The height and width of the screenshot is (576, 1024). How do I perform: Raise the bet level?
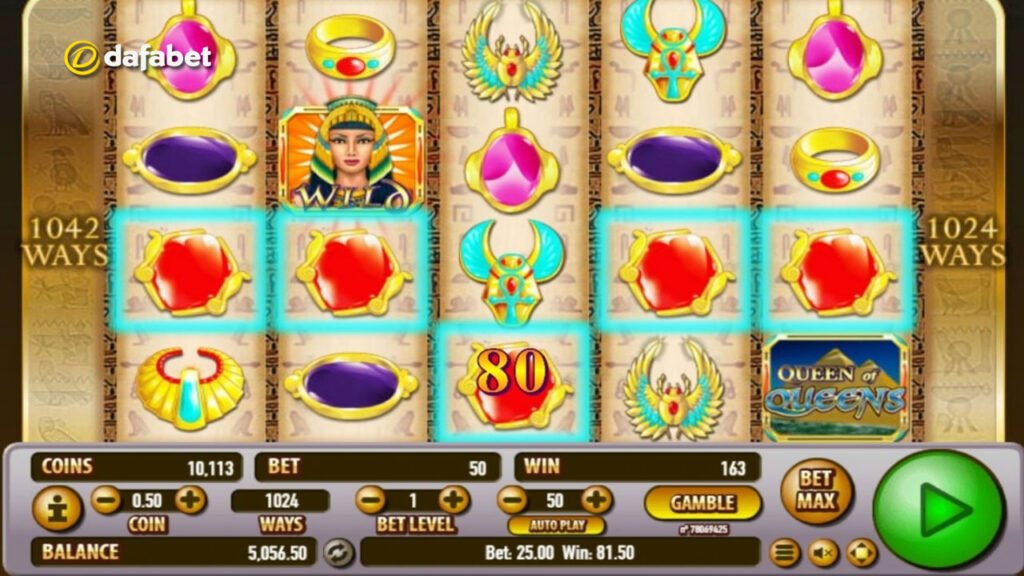454,500
